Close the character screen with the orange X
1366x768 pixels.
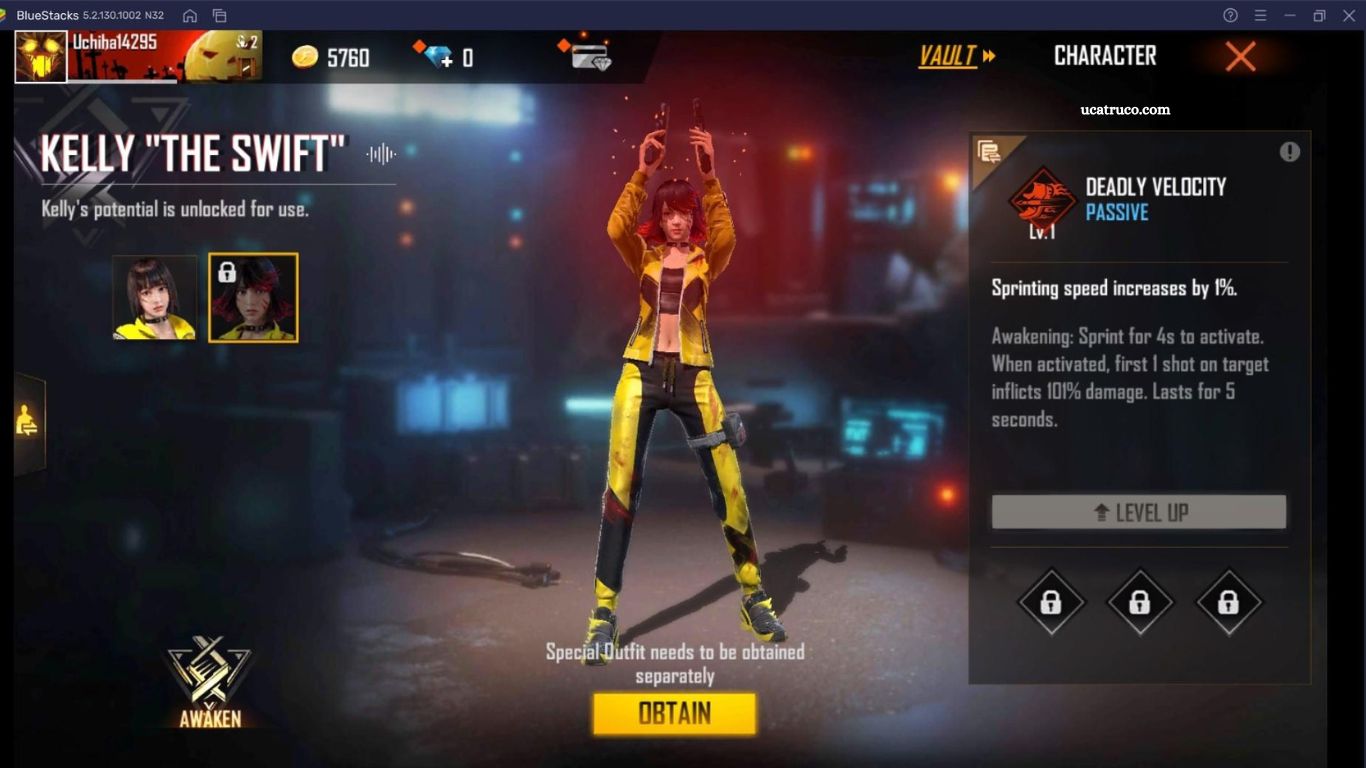(x=1240, y=56)
